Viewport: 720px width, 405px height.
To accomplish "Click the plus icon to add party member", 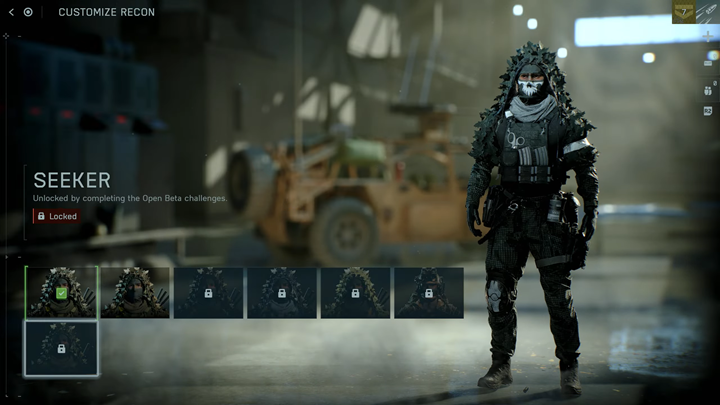I will (x=708, y=37).
